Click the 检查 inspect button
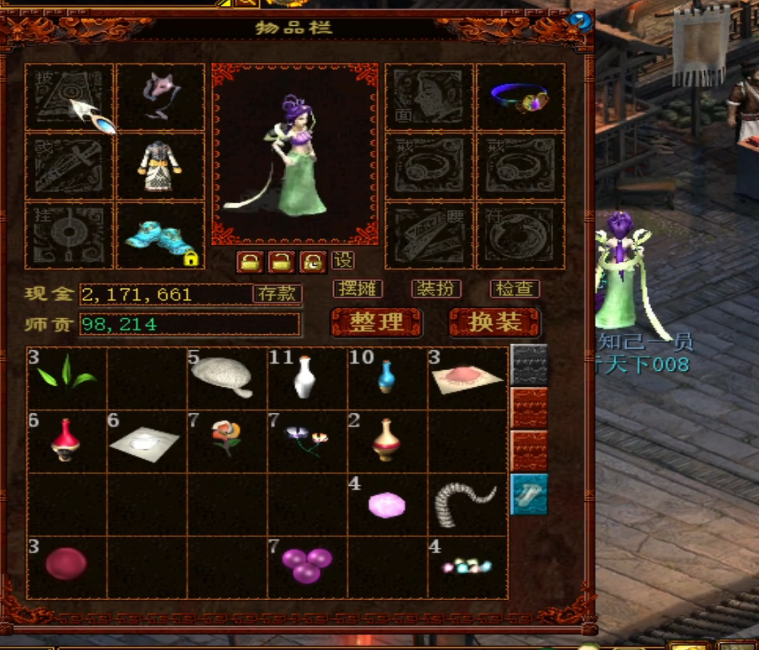The width and height of the screenshot is (759, 650). click(515, 289)
